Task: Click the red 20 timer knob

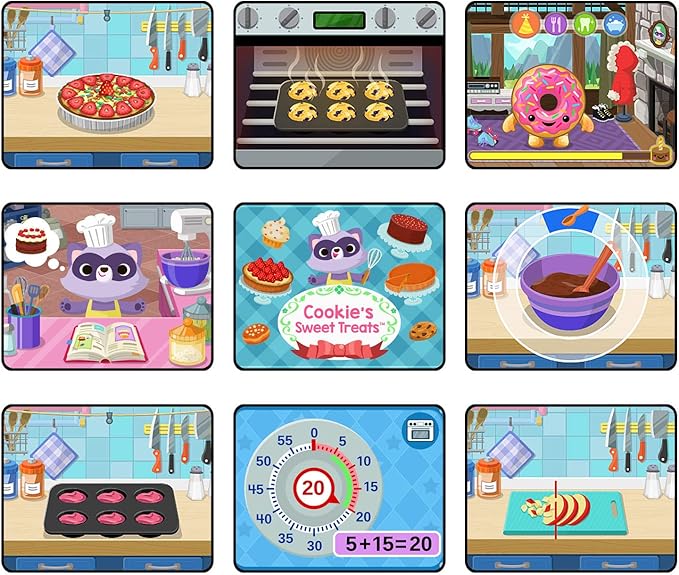Action: [315, 489]
